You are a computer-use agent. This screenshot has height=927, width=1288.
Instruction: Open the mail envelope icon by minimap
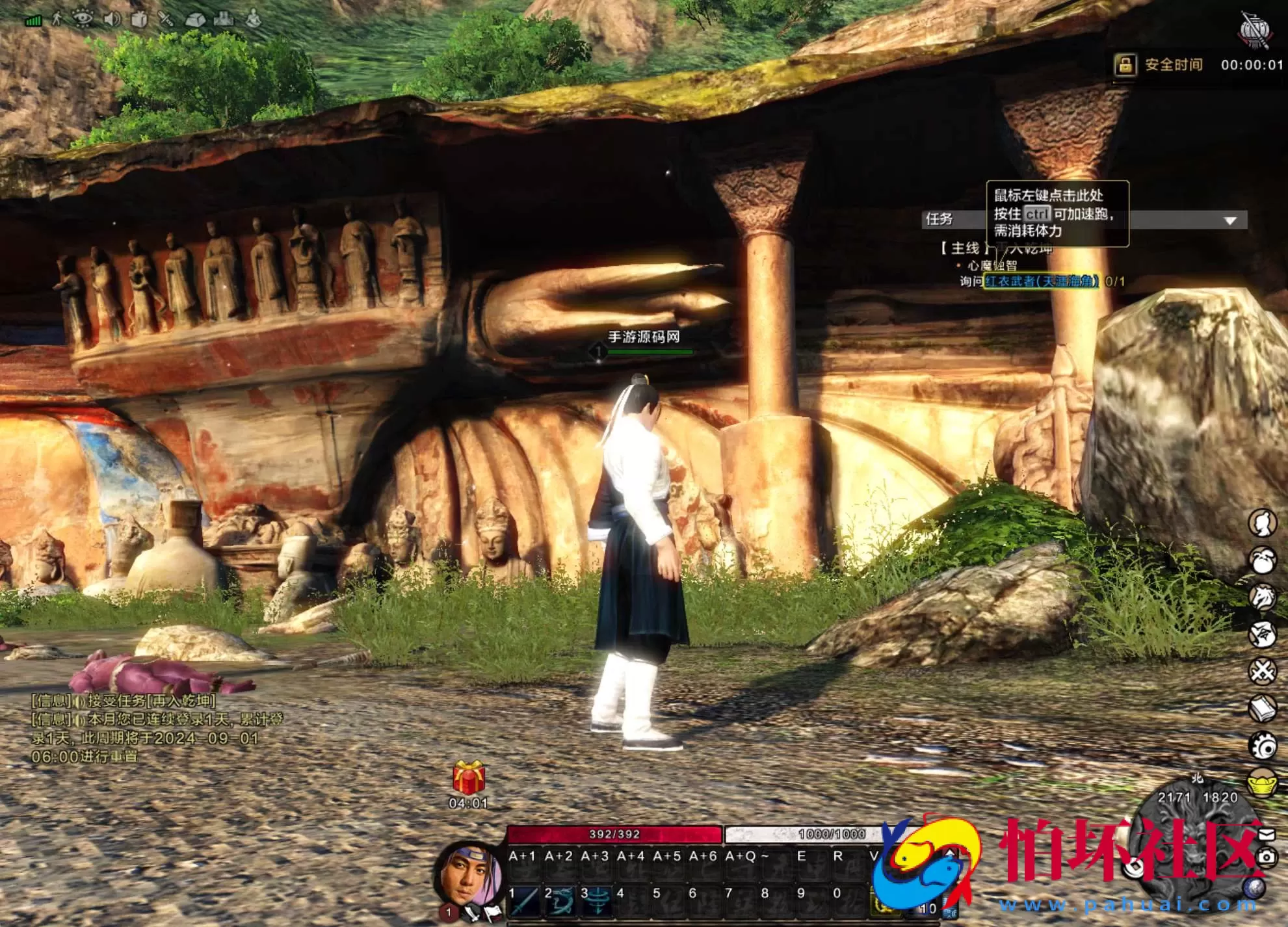1267,834
